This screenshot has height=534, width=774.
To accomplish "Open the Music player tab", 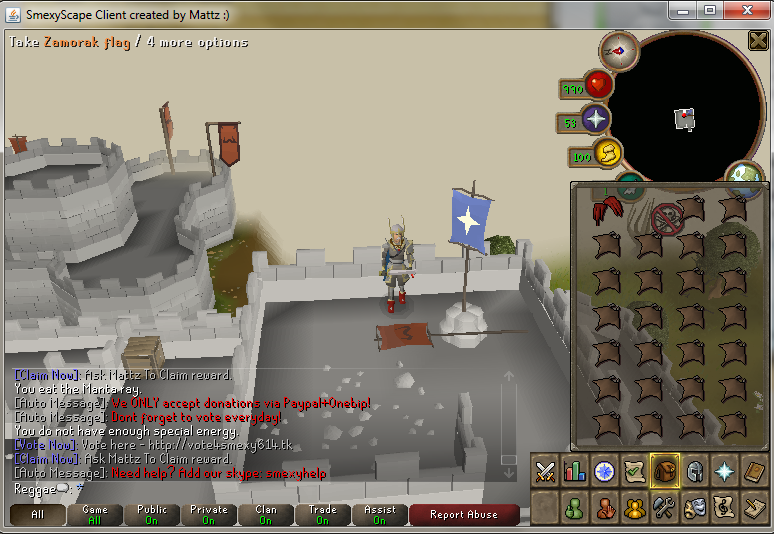I will click(725, 508).
